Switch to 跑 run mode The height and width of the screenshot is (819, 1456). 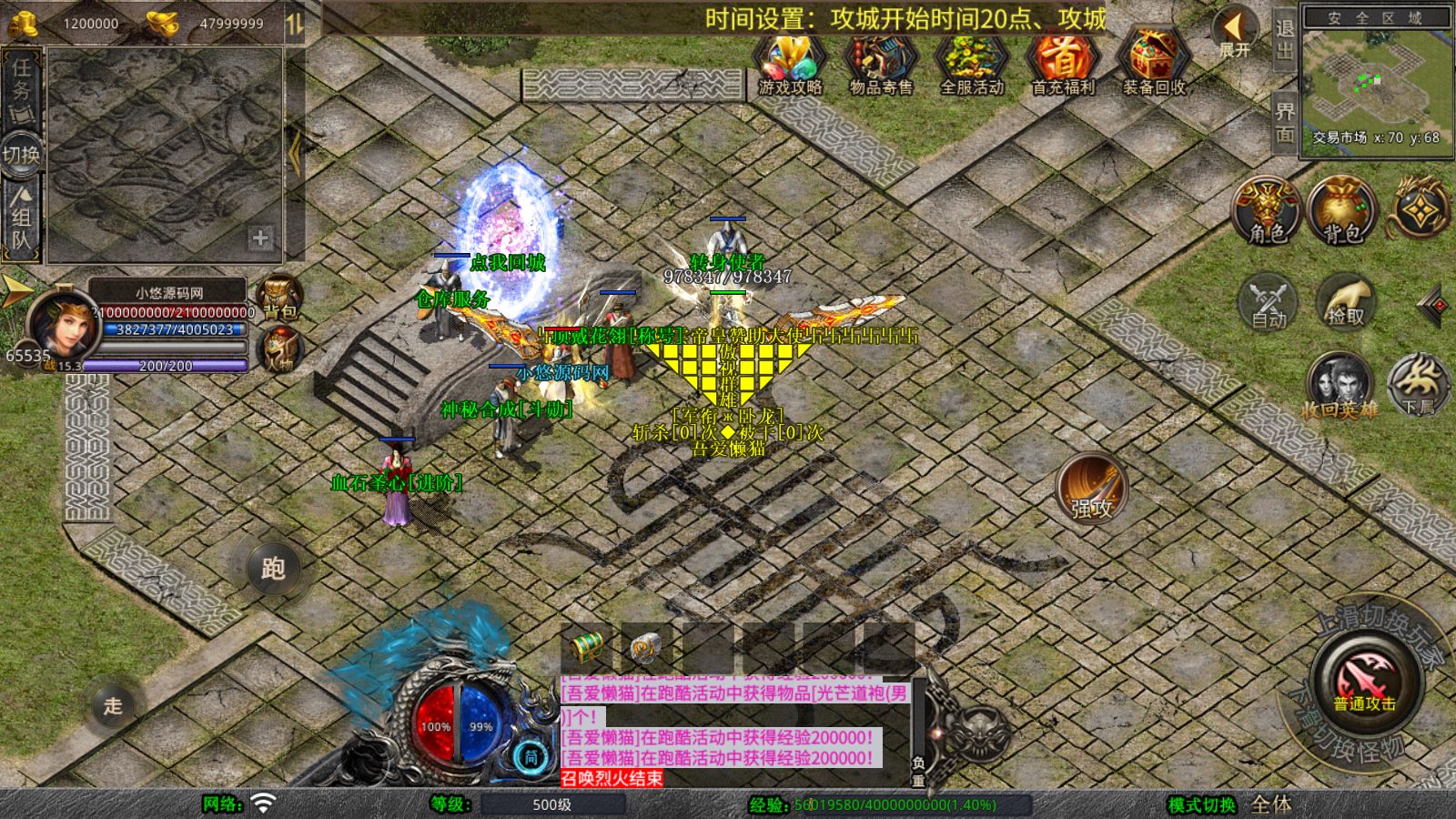click(273, 569)
